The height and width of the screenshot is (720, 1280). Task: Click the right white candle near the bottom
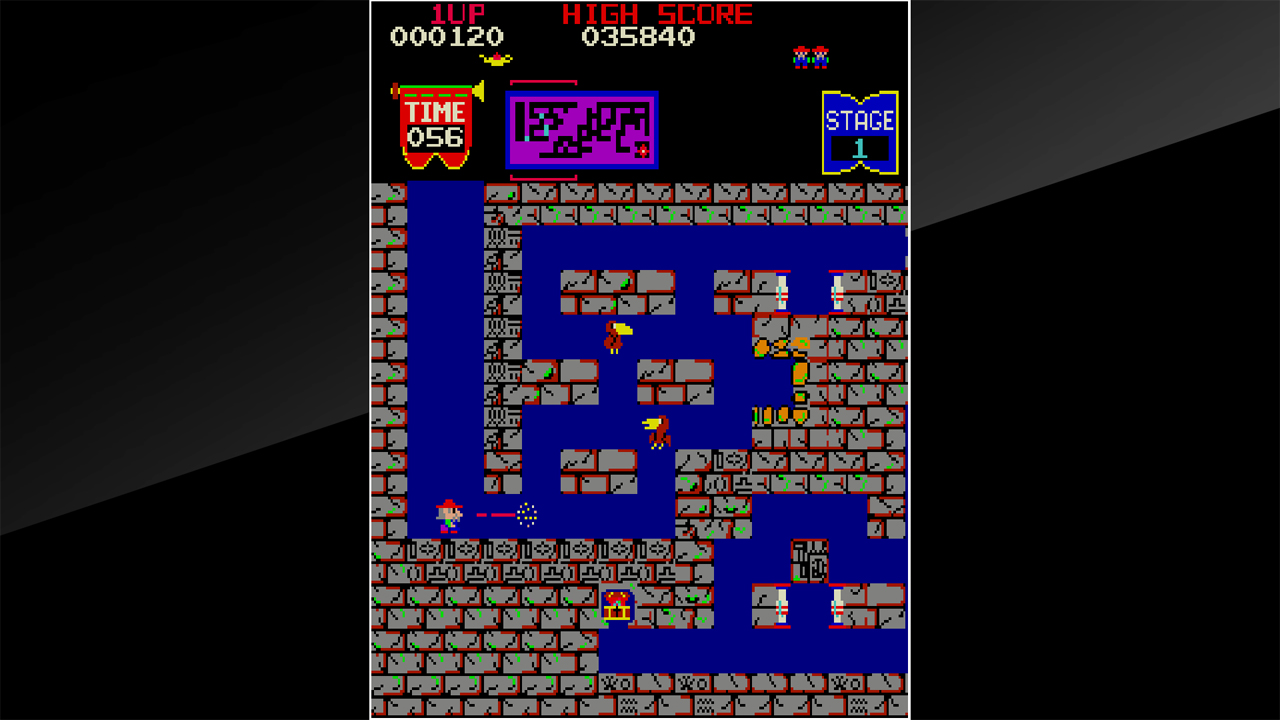click(x=835, y=603)
